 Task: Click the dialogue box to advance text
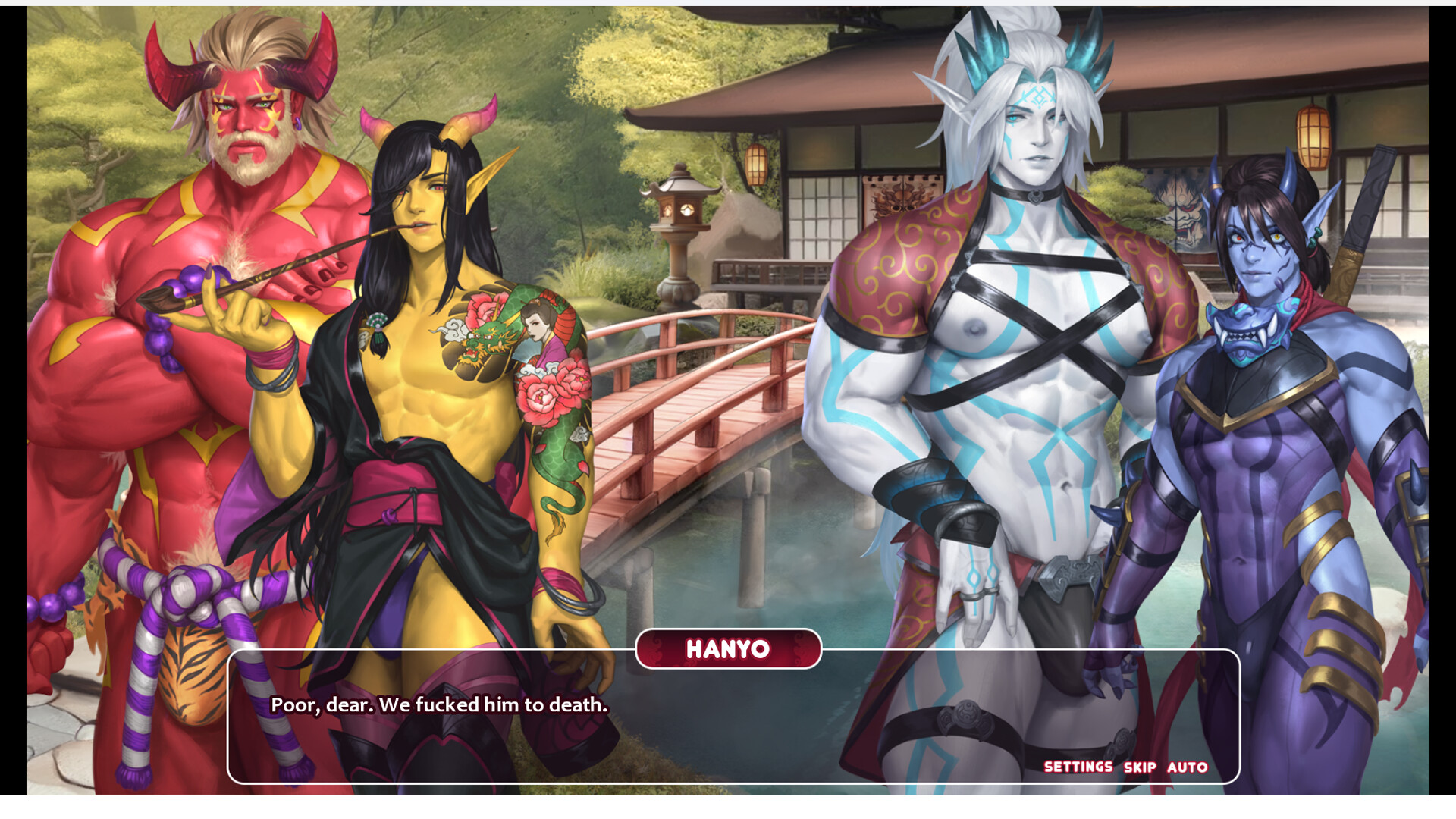point(728,728)
